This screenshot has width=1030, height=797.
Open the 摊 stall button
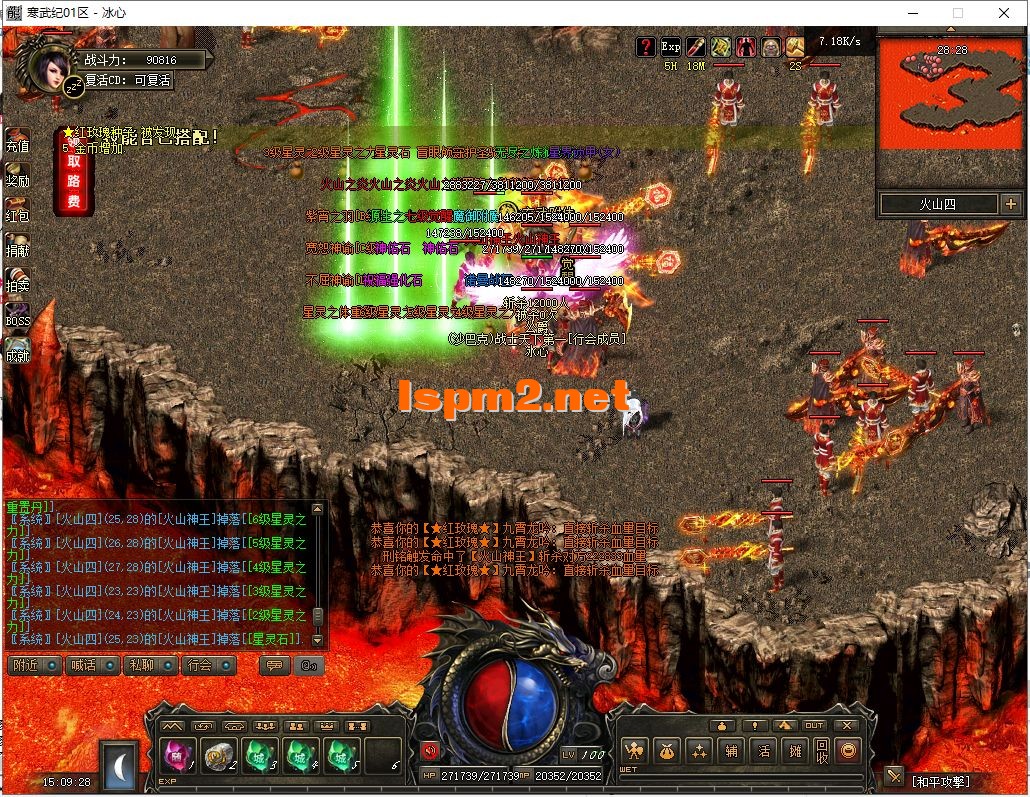794,750
